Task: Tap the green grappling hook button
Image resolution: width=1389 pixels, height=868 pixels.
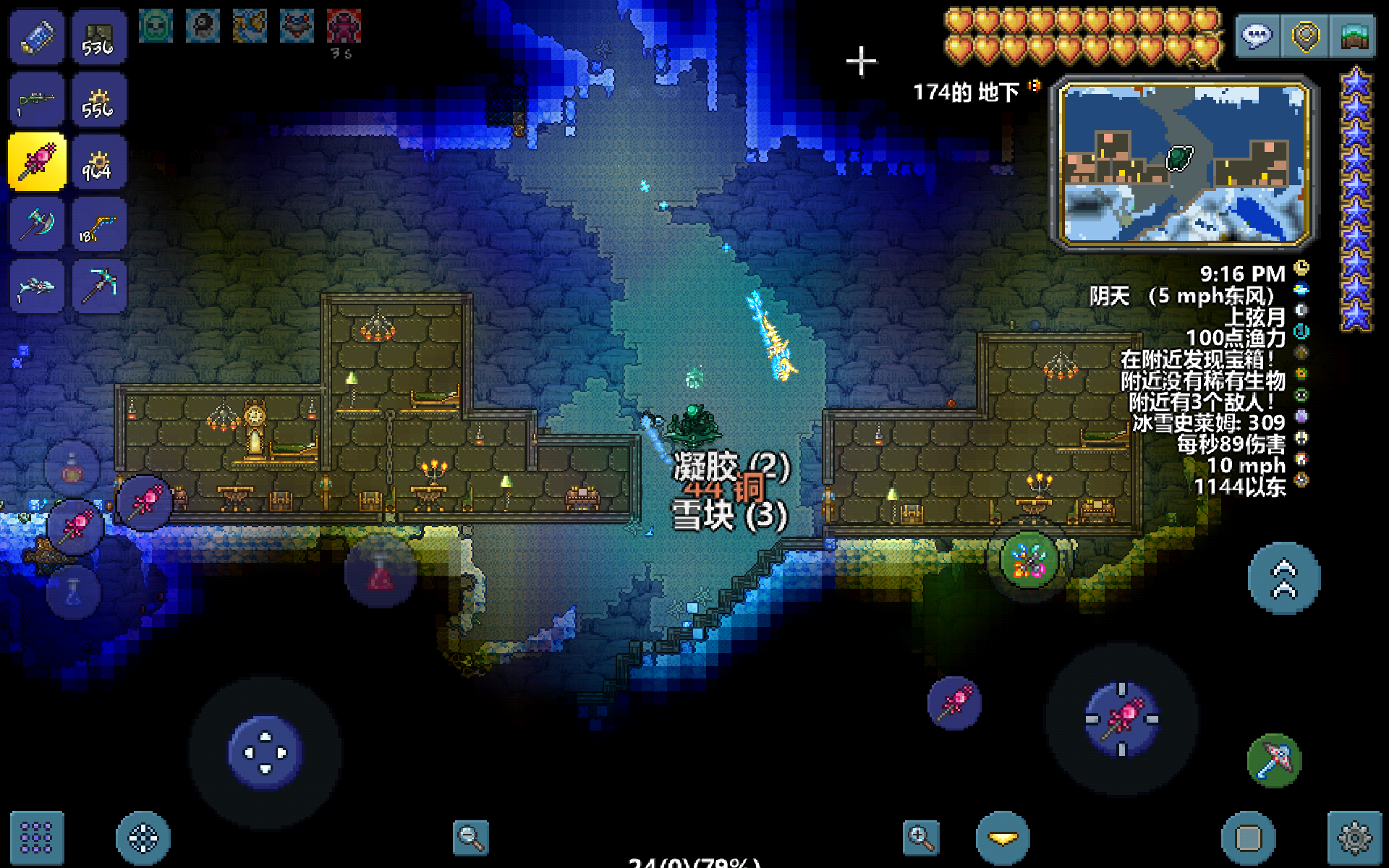Action: click(x=1274, y=761)
